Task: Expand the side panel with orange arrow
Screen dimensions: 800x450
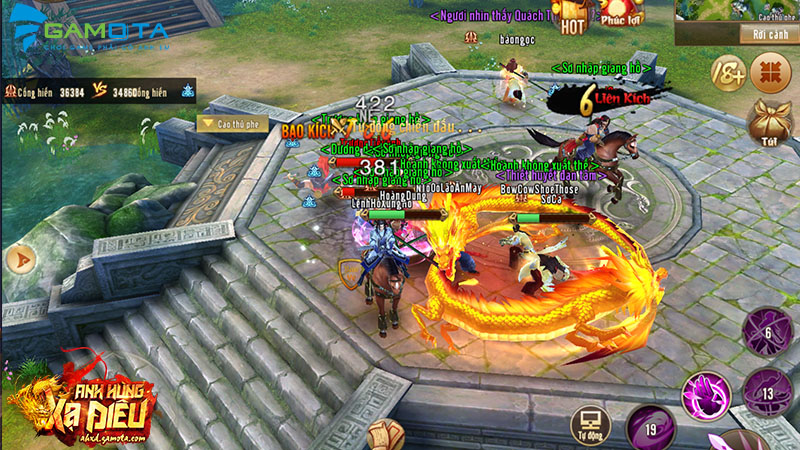Action: coord(18,260)
